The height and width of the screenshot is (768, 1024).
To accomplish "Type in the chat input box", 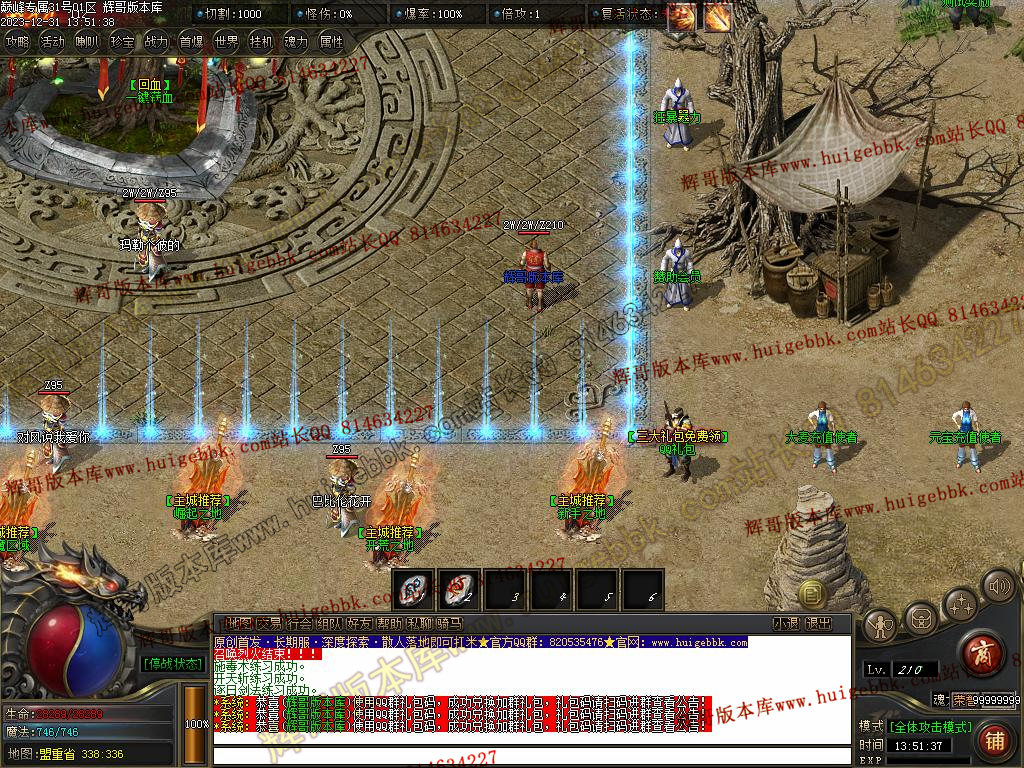I will coord(530,755).
